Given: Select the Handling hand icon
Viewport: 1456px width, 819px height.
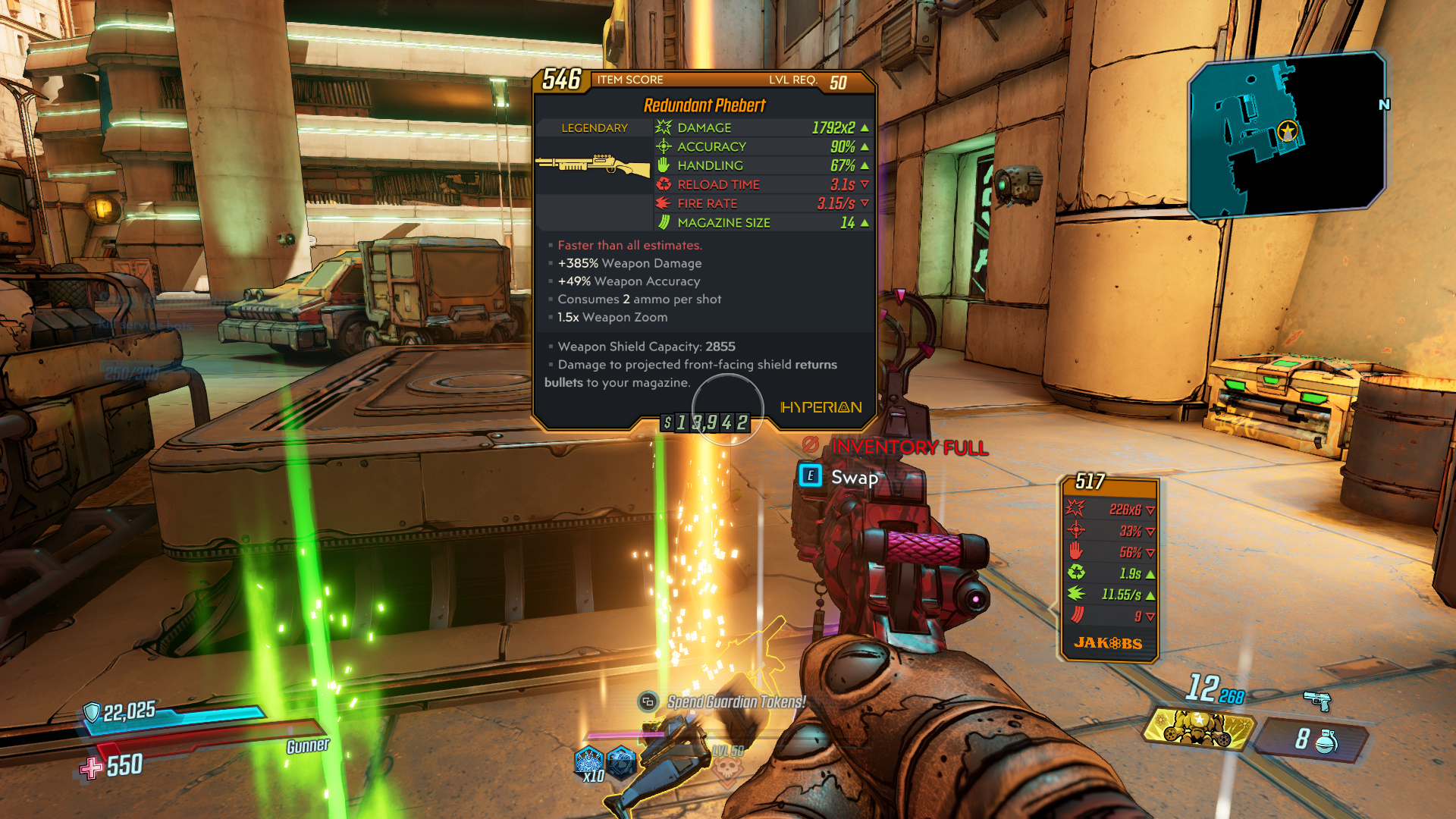Looking at the screenshot, I should point(664,165).
